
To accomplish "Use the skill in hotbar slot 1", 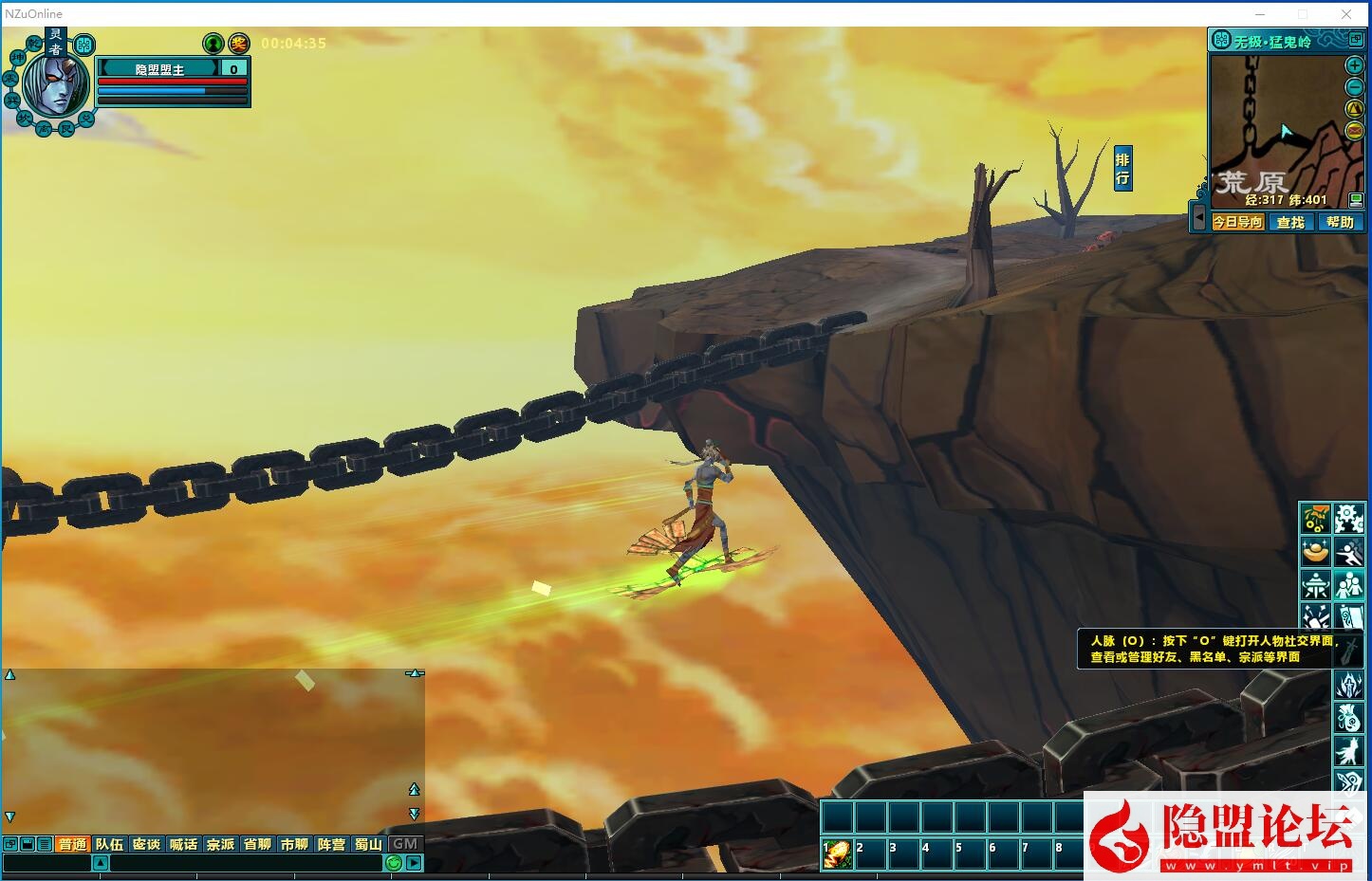I will [x=837, y=854].
